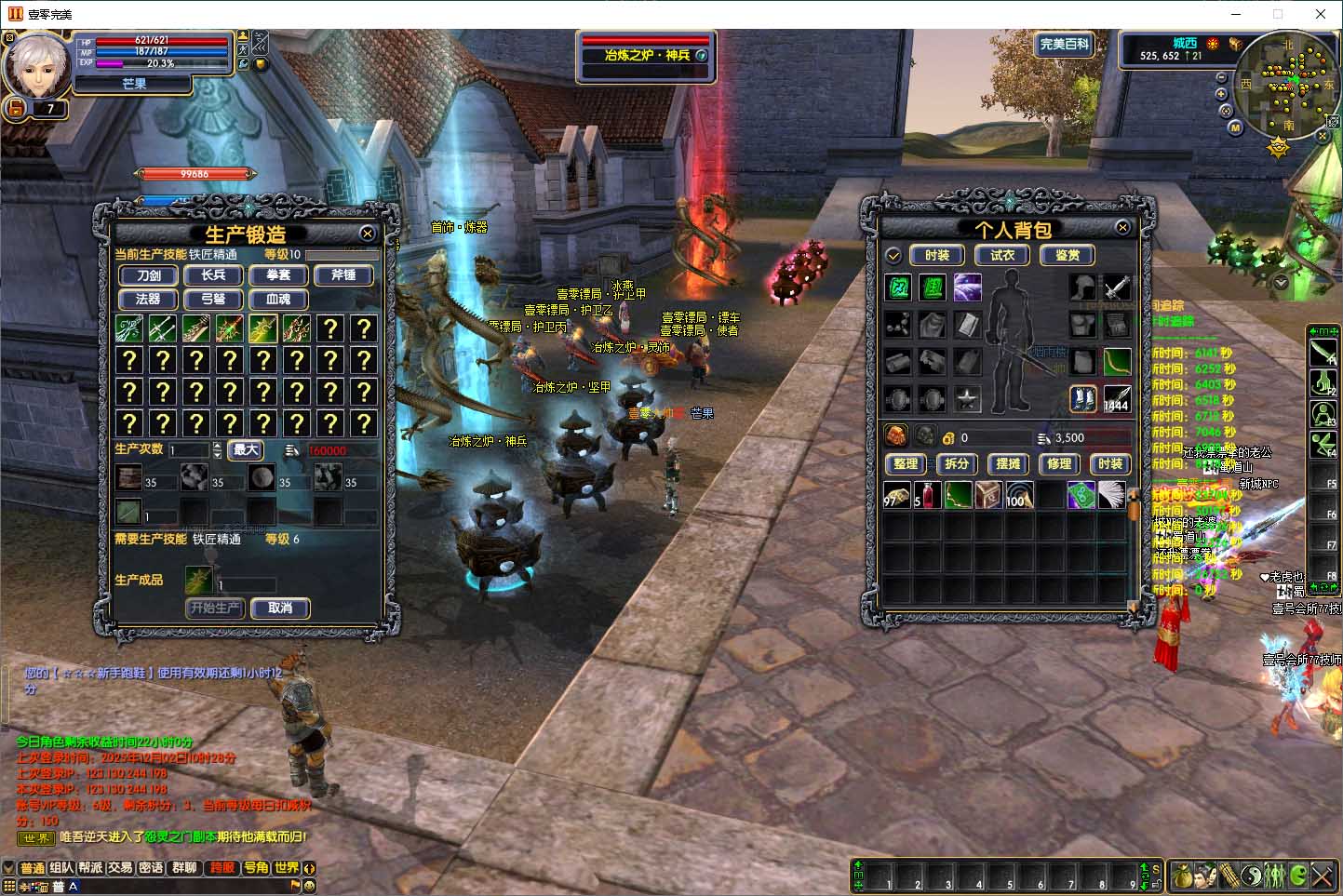Open 摆摊 stall setup

tap(1008, 463)
